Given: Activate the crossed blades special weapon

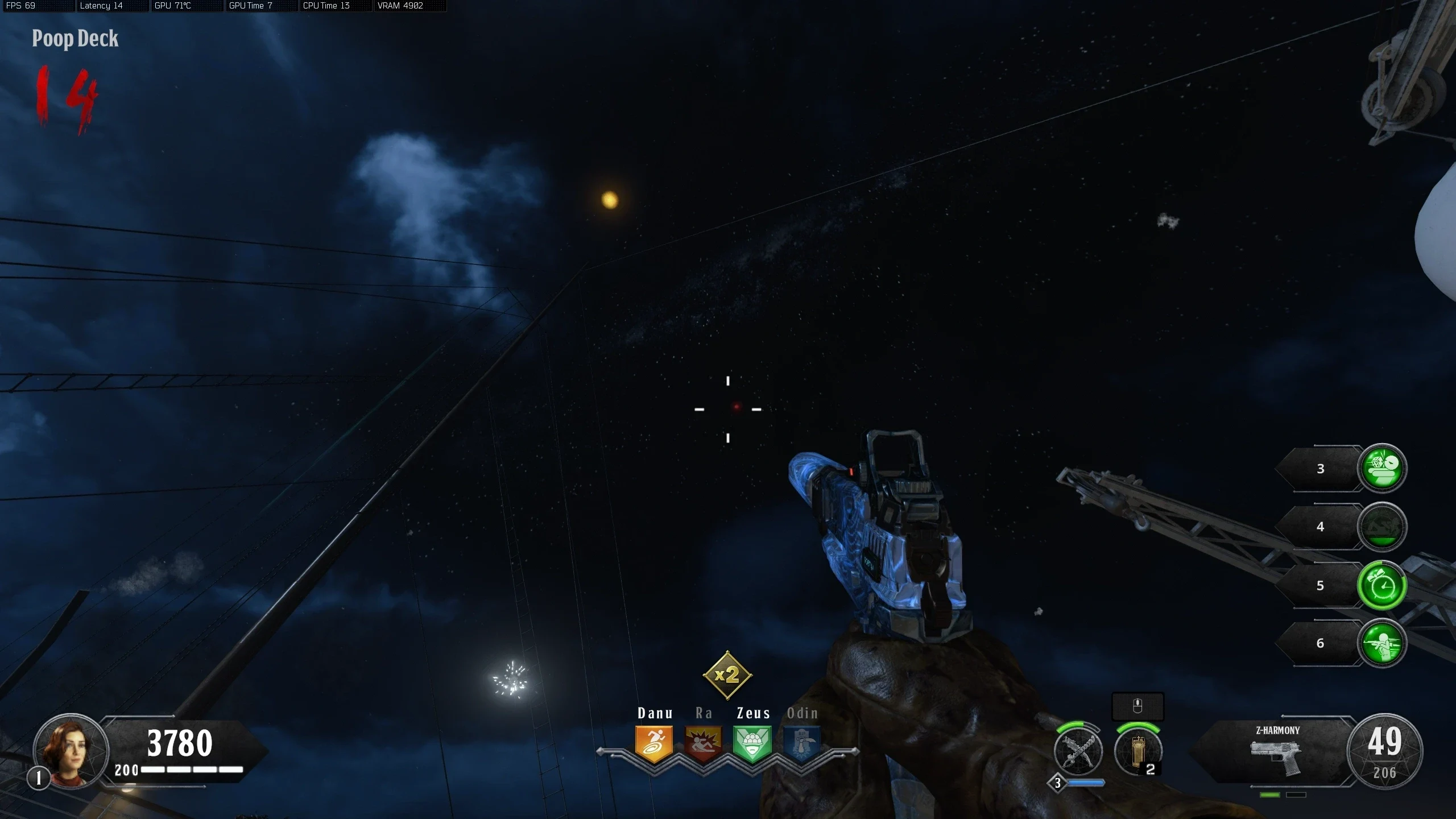Looking at the screenshot, I should tap(1078, 751).
